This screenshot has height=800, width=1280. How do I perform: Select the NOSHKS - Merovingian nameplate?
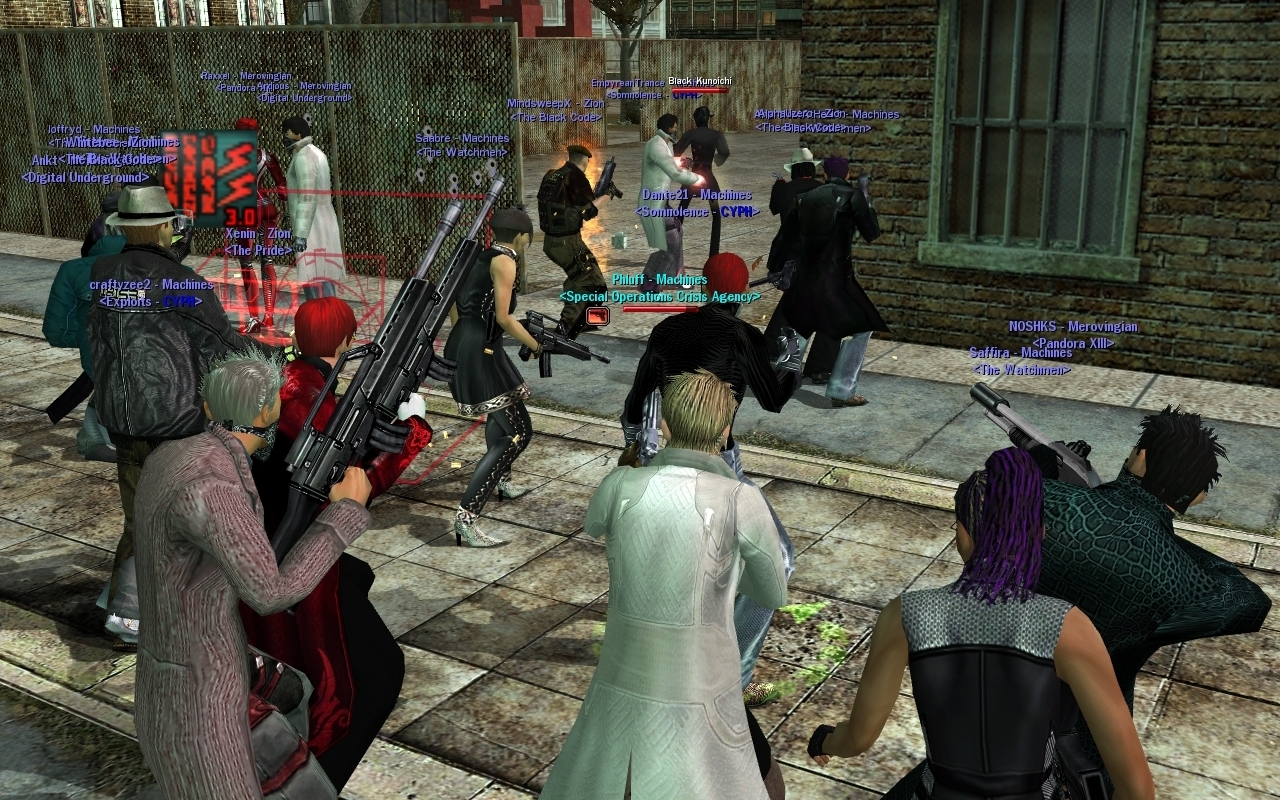coord(1073,327)
